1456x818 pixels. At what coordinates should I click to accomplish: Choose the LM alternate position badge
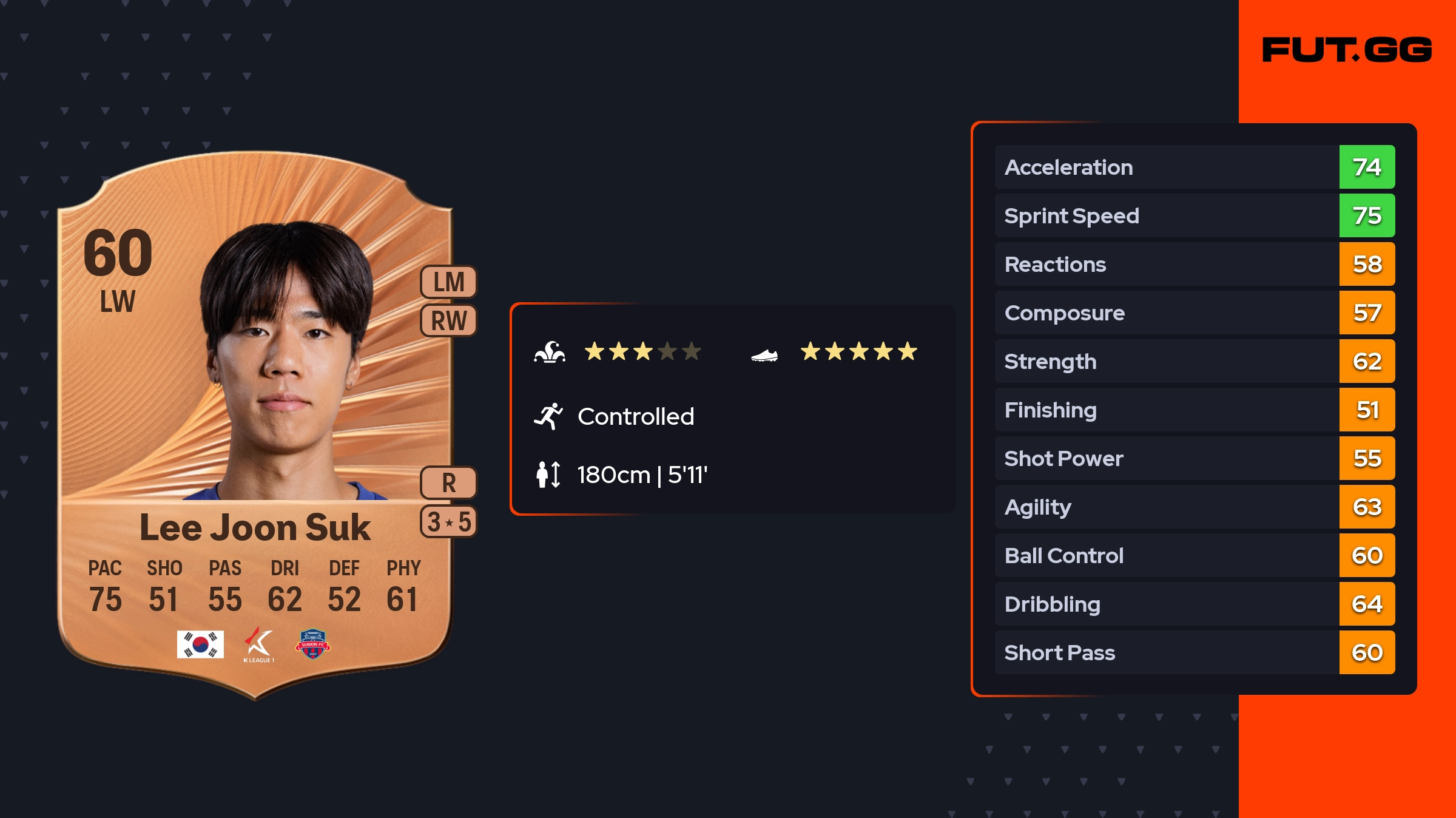pyautogui.click(x=449, y=282)
